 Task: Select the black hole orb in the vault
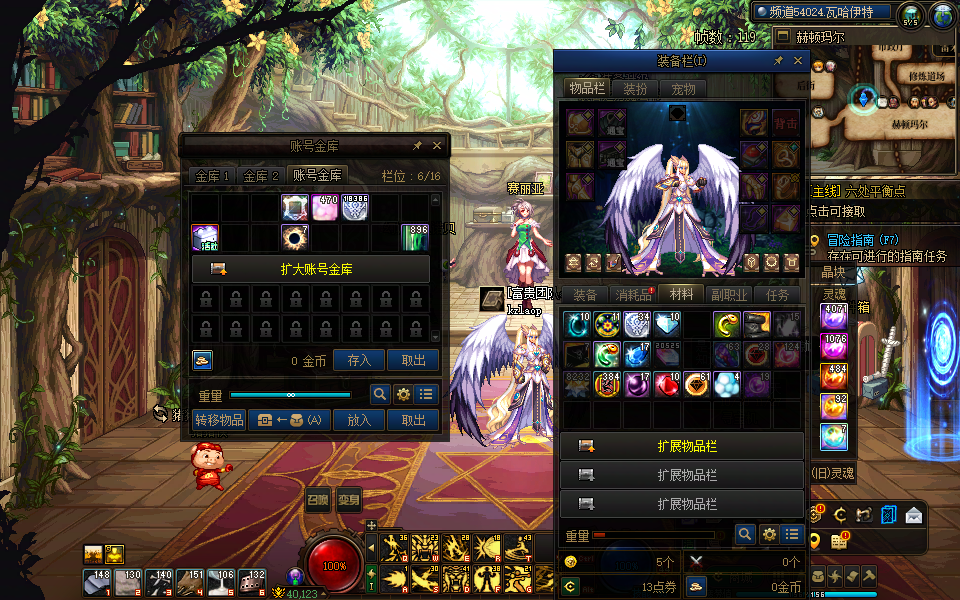click(x=295, y=238)
